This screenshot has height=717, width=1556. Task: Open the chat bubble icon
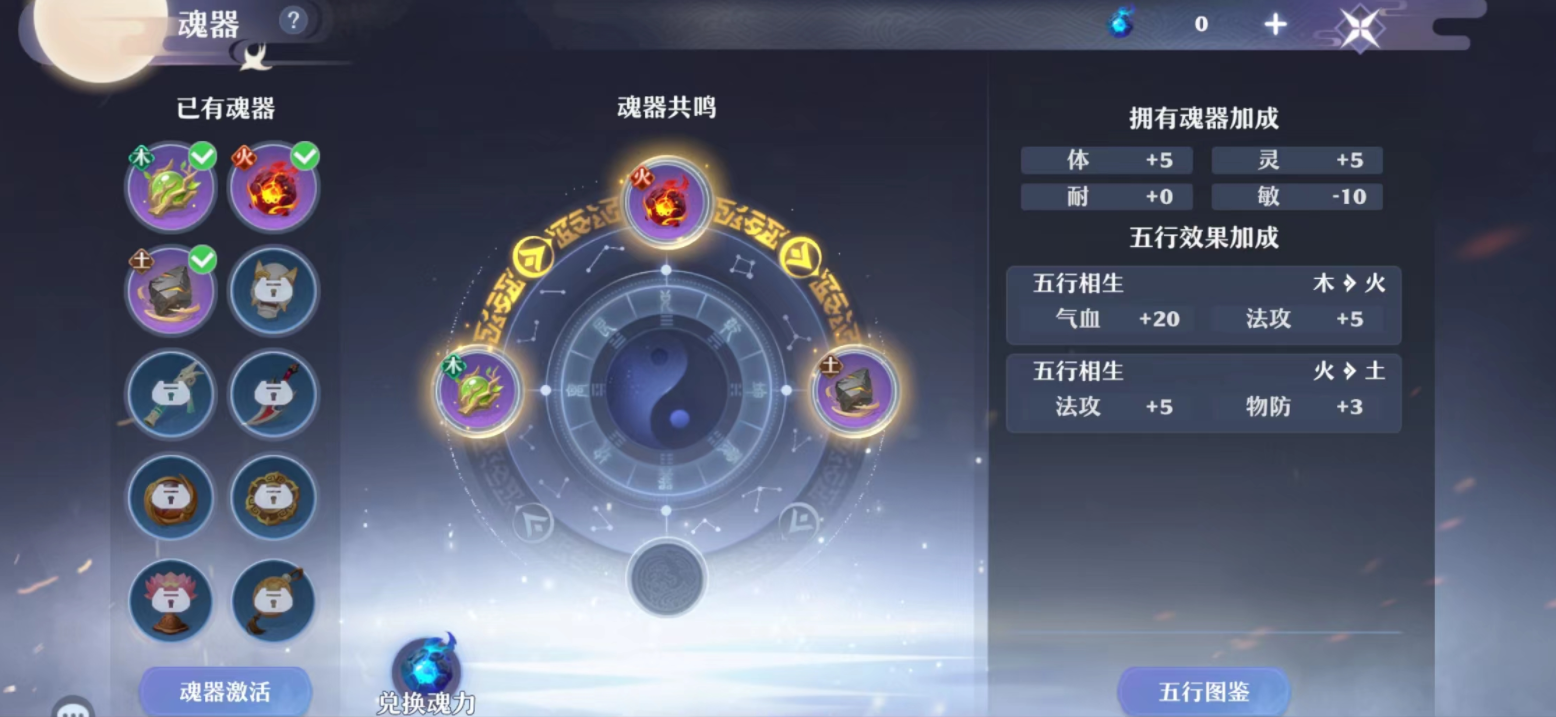click(74, 708)
